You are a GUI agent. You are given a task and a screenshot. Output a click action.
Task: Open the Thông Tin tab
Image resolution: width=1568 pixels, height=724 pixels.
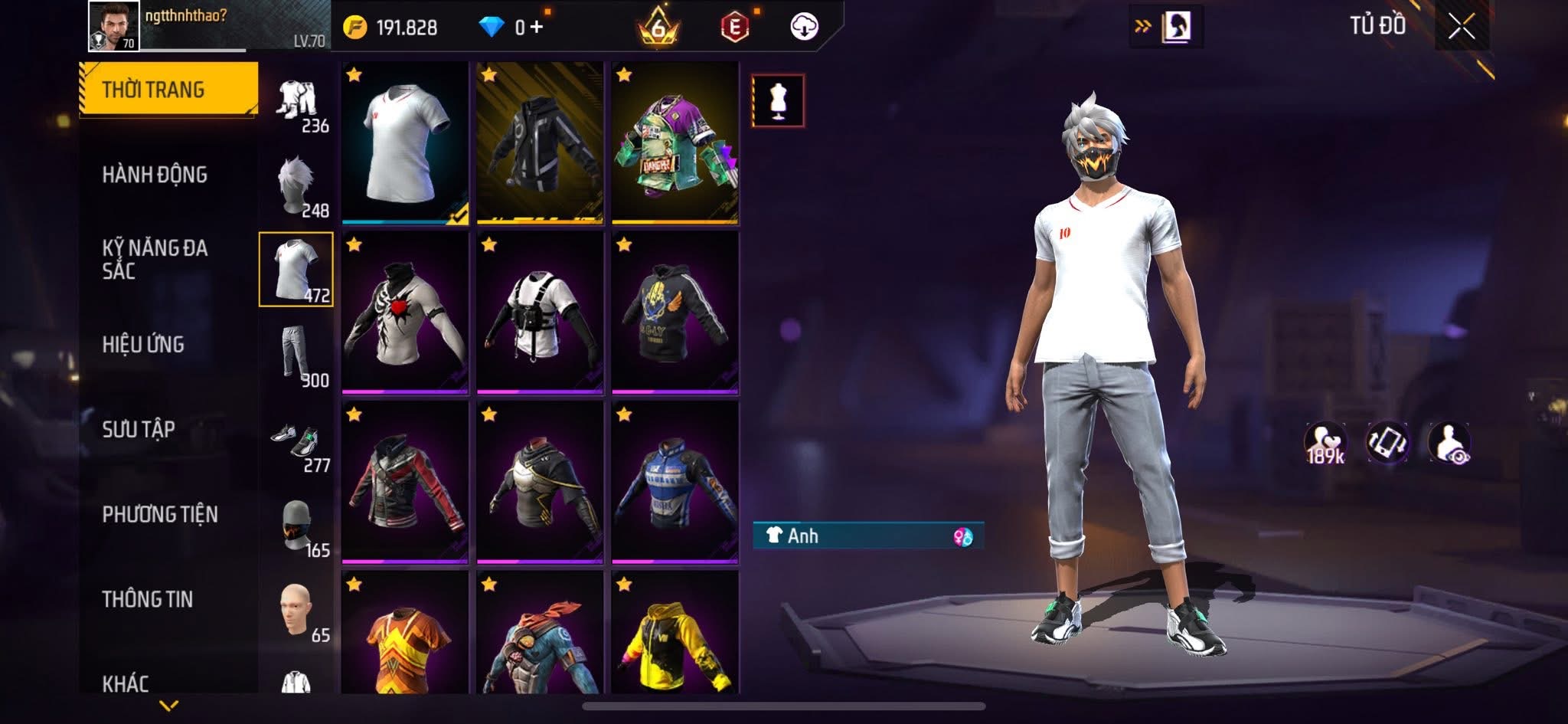[x=147, y=599]
